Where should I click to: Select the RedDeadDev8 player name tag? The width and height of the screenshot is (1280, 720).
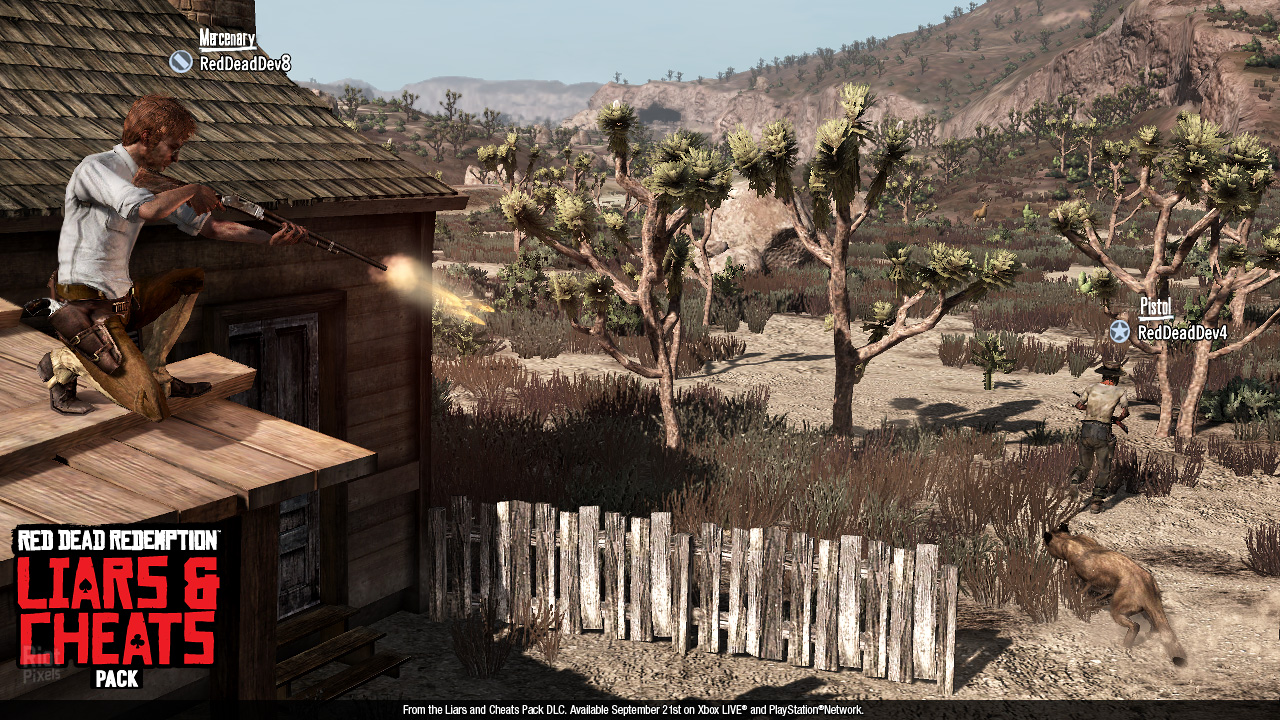tap(244, 64)
